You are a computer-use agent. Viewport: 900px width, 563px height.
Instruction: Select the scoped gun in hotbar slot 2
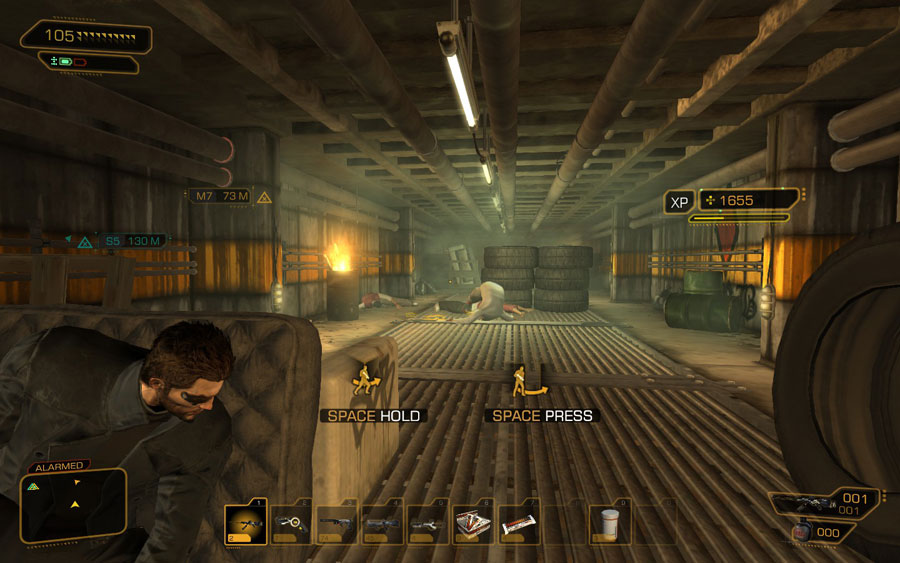click(x=291, y=522)
